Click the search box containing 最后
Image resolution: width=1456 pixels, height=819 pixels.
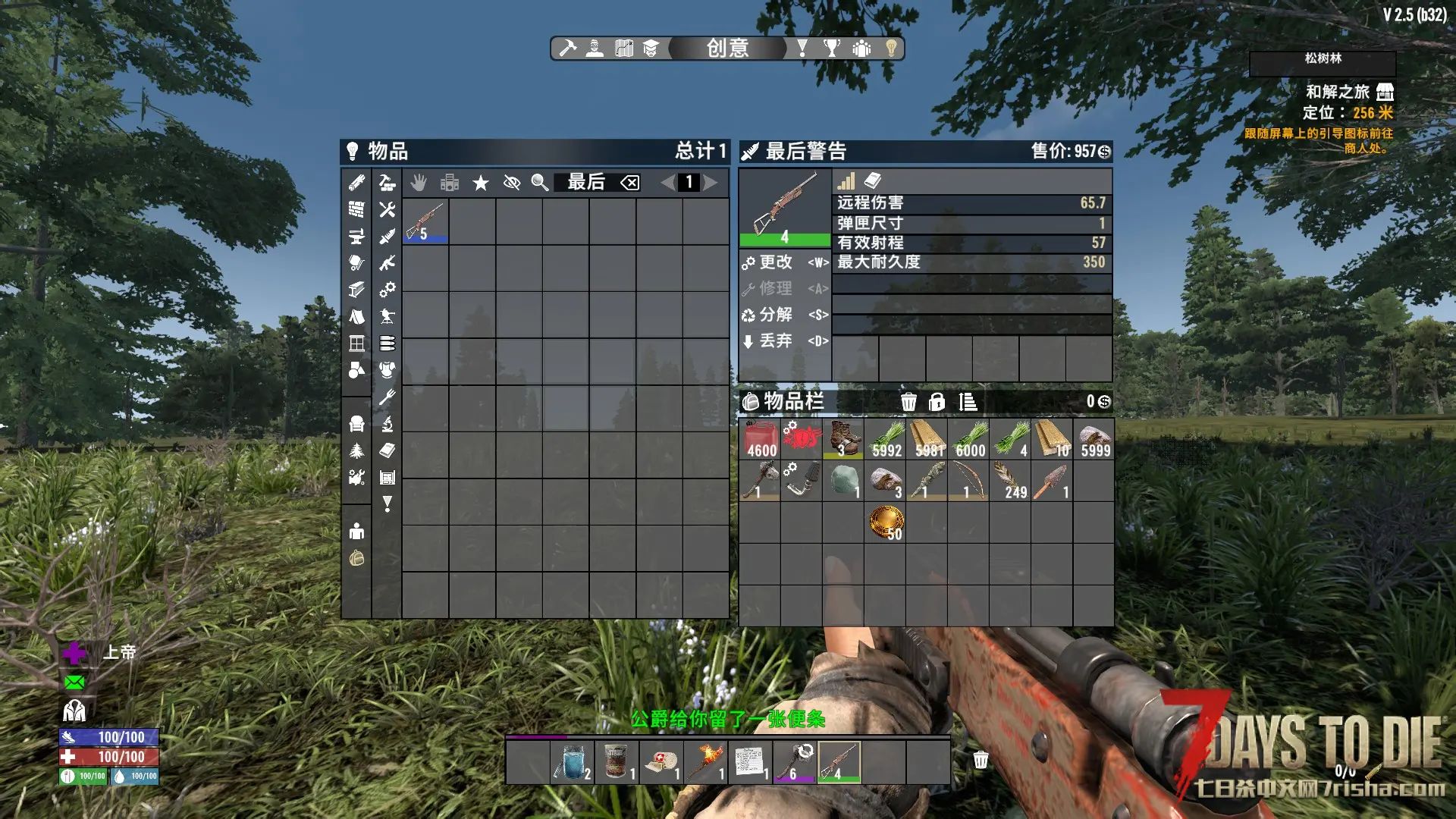tap(586, 183)
